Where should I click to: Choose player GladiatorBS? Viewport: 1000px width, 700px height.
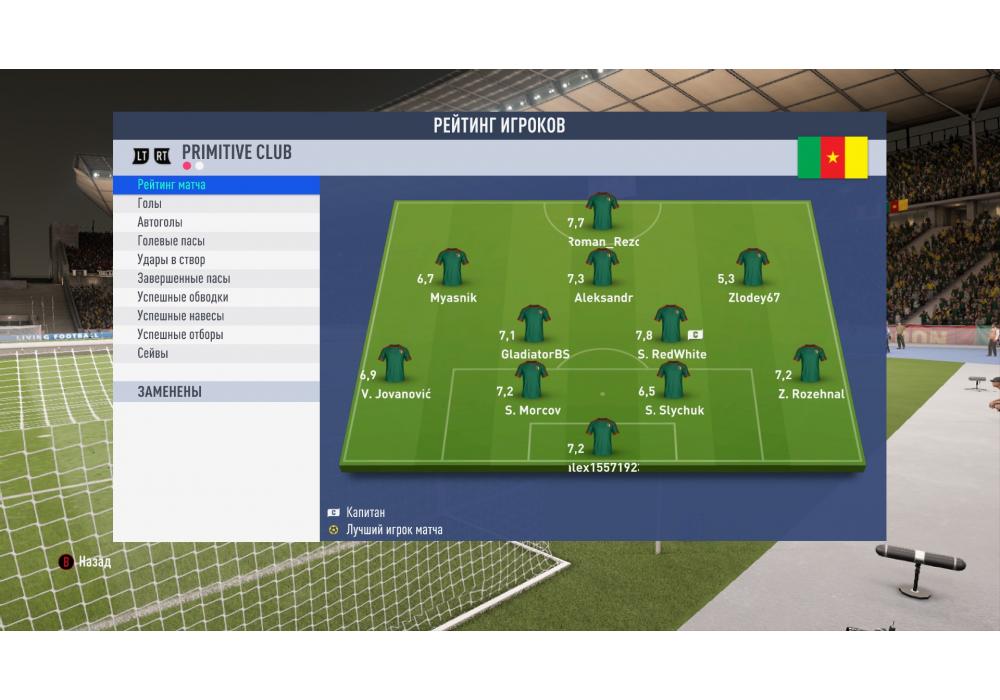(534, 325)
